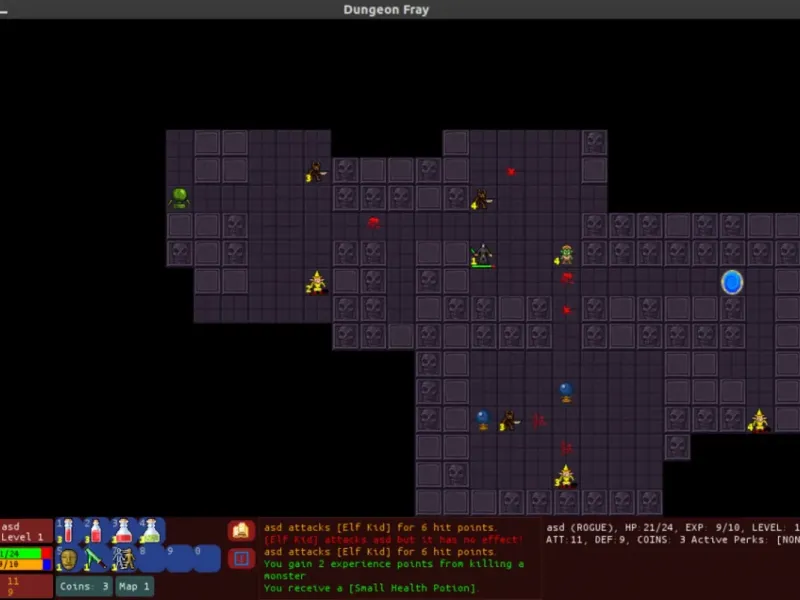The image size is (800, 600).
Task: Select the green potion flask in slot 4
Action: point(152,530)
